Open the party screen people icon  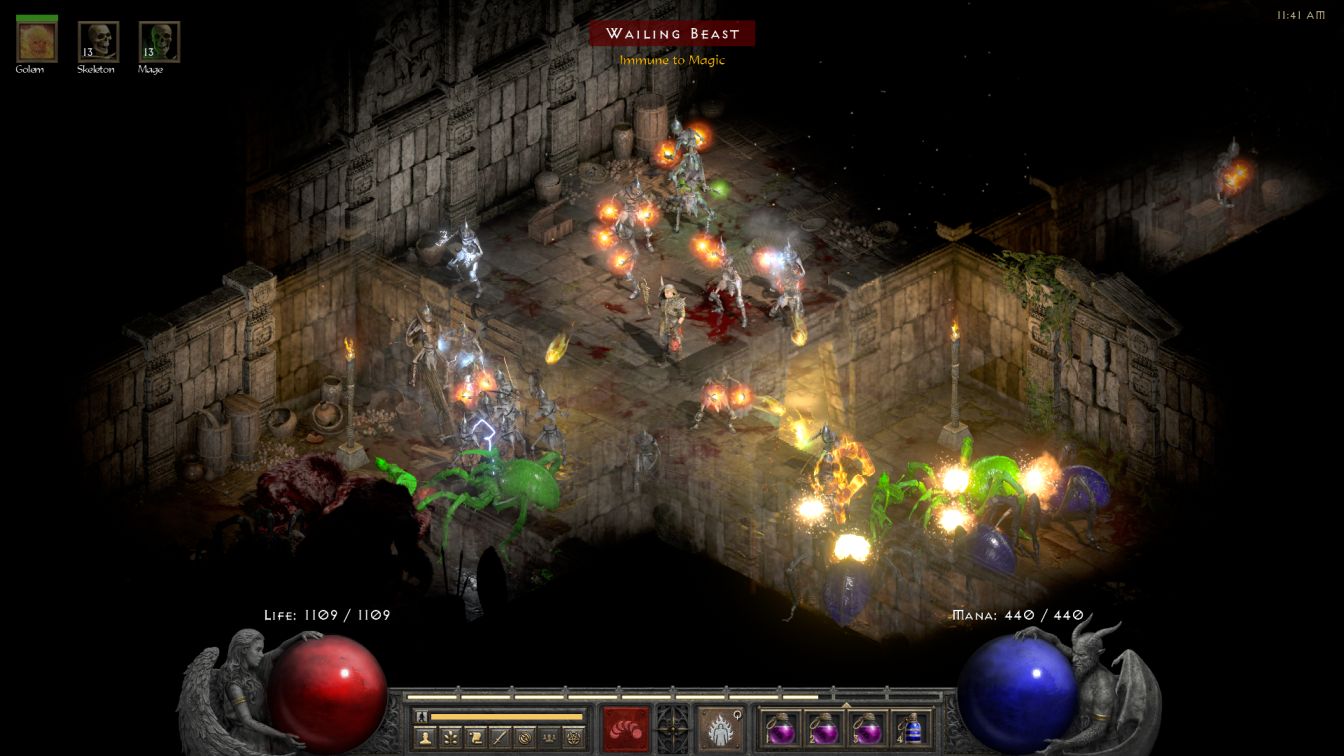click(548, 738)
